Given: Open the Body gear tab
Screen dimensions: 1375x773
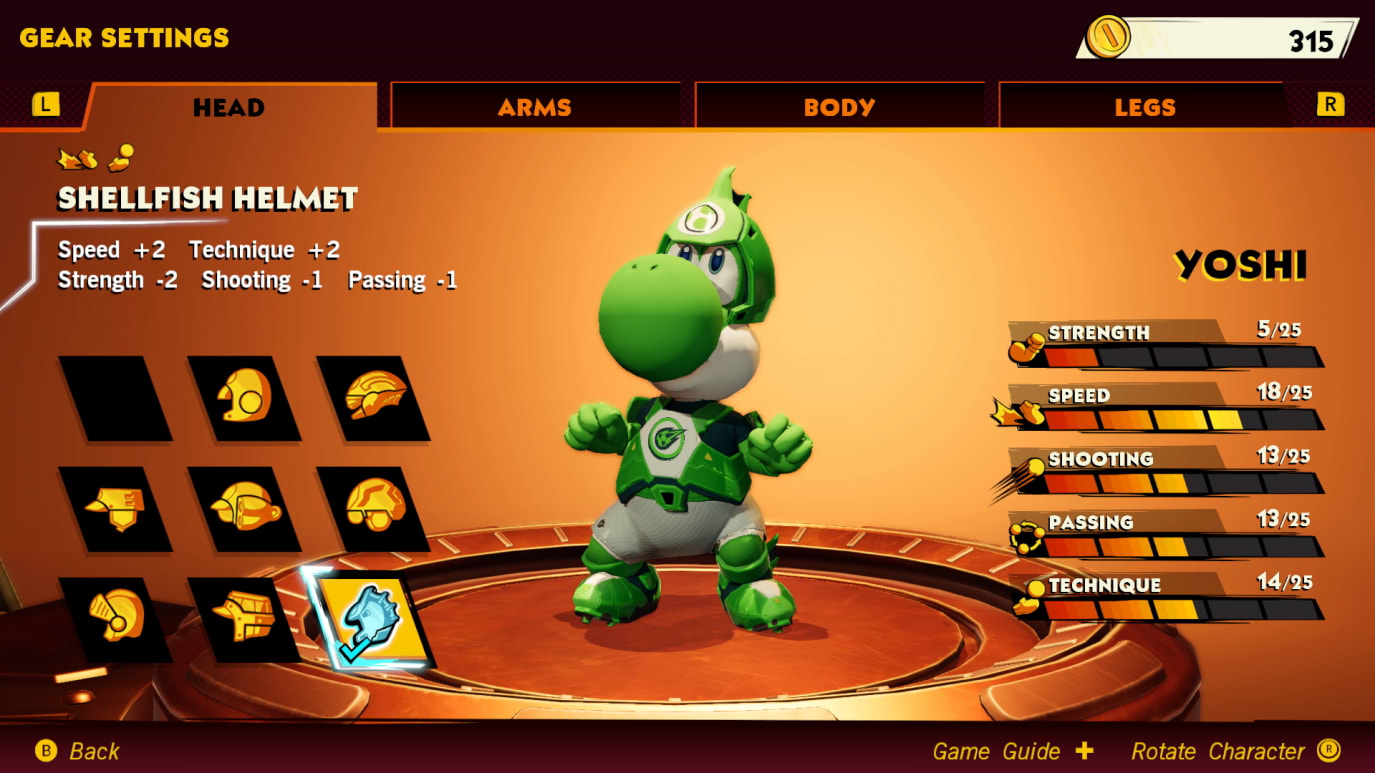Looking at the screenshot, I should pyautogui.click(x=839, y=107).
